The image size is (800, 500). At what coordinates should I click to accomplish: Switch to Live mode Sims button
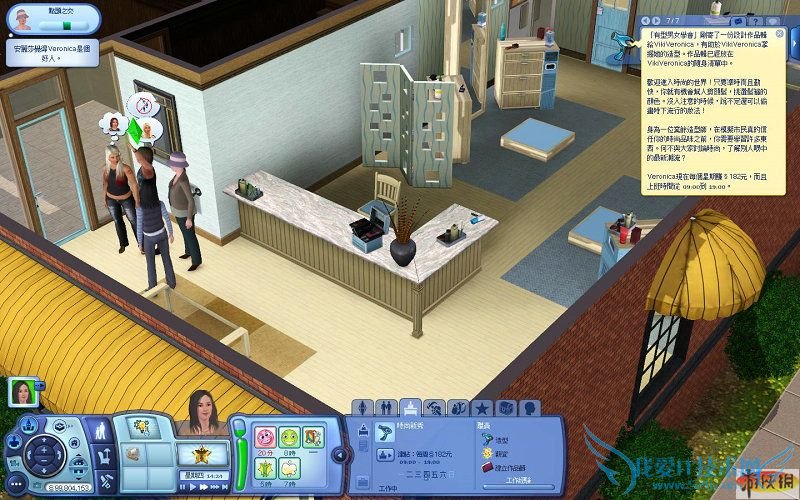click(103, 431)
